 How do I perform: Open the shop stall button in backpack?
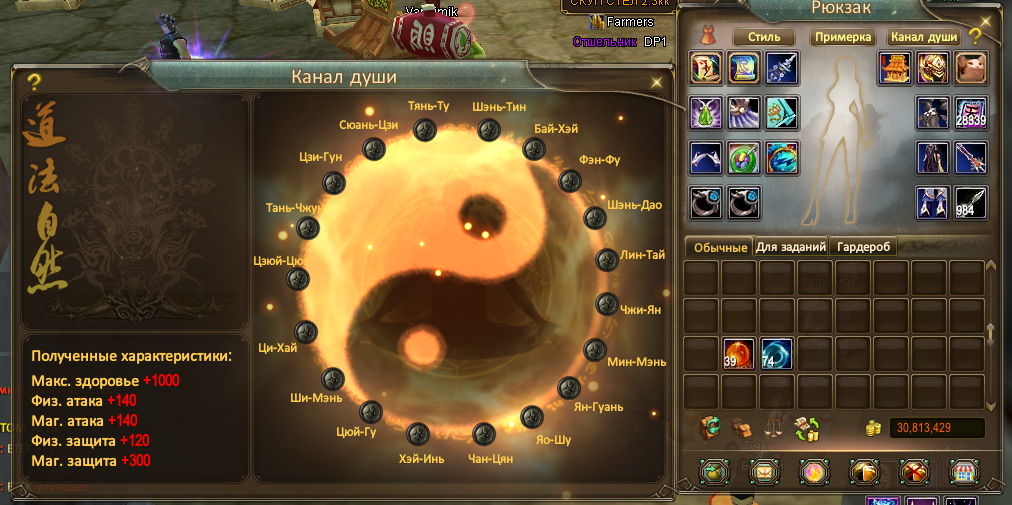(962, 471)
